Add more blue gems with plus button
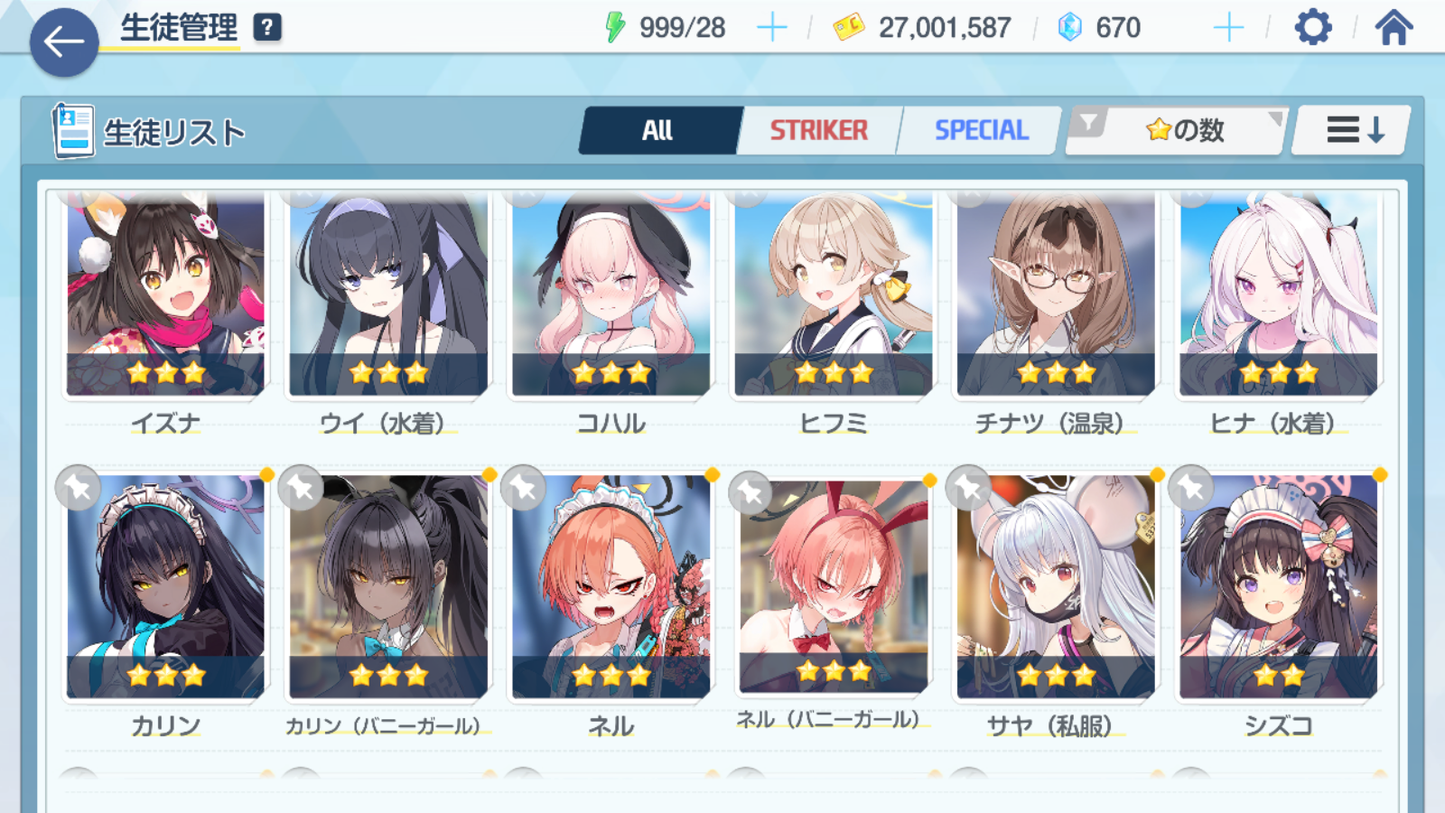Viewport: 1445px width, 813px height. pos(1228,28)
